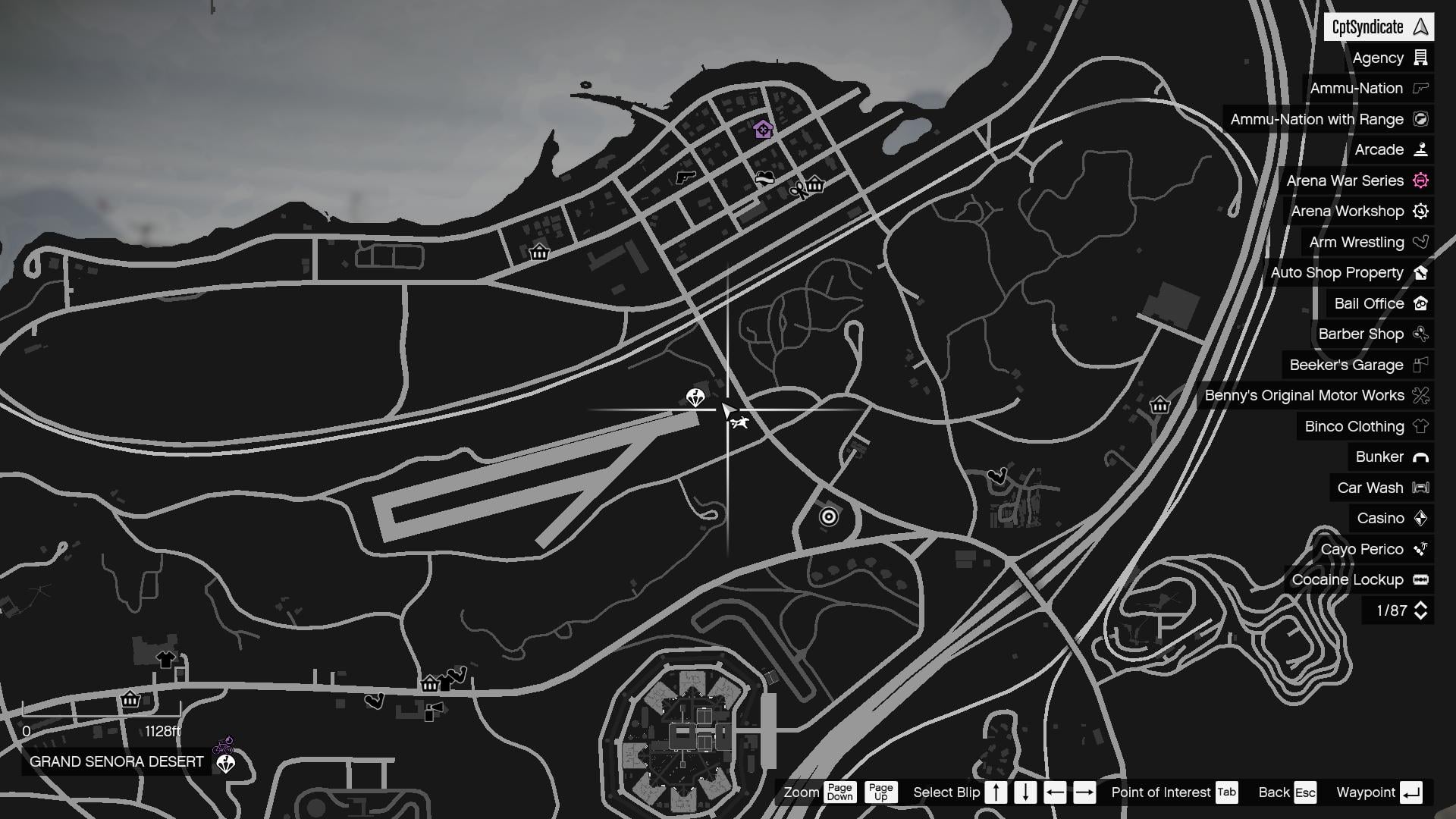Select the Binco Clothing t-shirt icon

[x=1420, y=426]
